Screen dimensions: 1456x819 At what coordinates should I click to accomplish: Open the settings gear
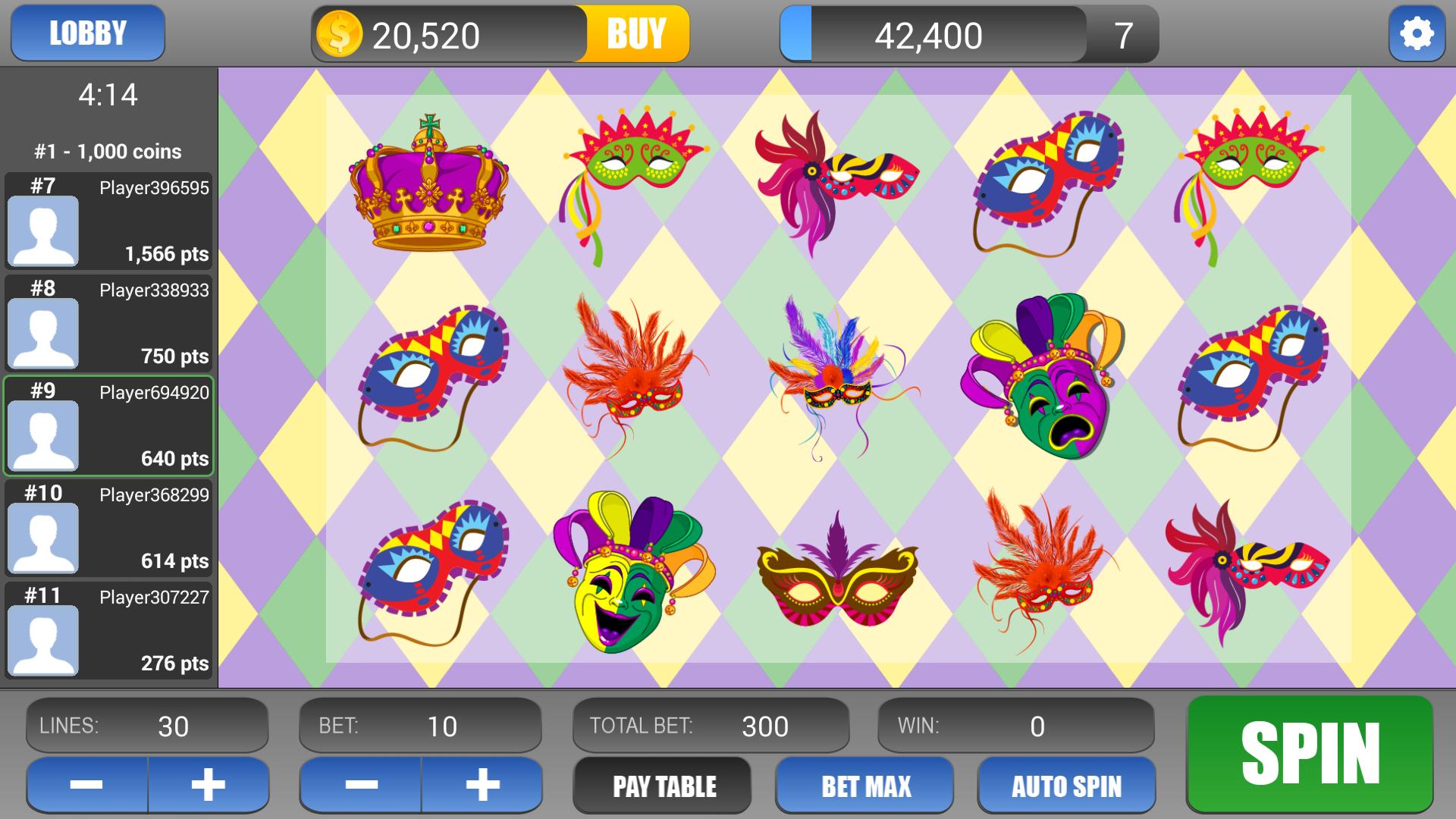[x=1417, y=33]
